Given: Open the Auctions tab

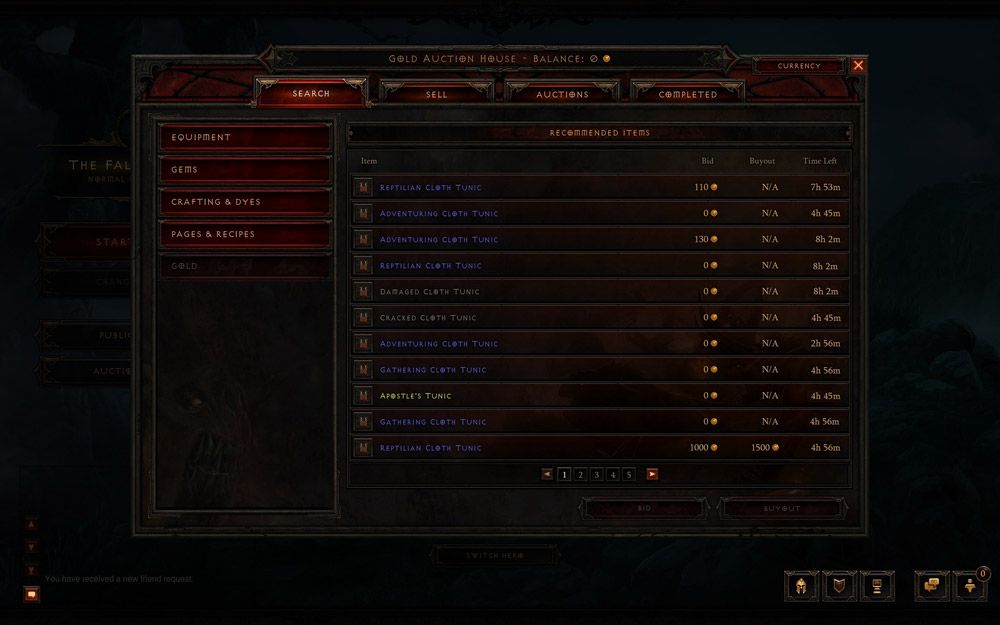Looking at the screenshot, I should click(562, 94).
